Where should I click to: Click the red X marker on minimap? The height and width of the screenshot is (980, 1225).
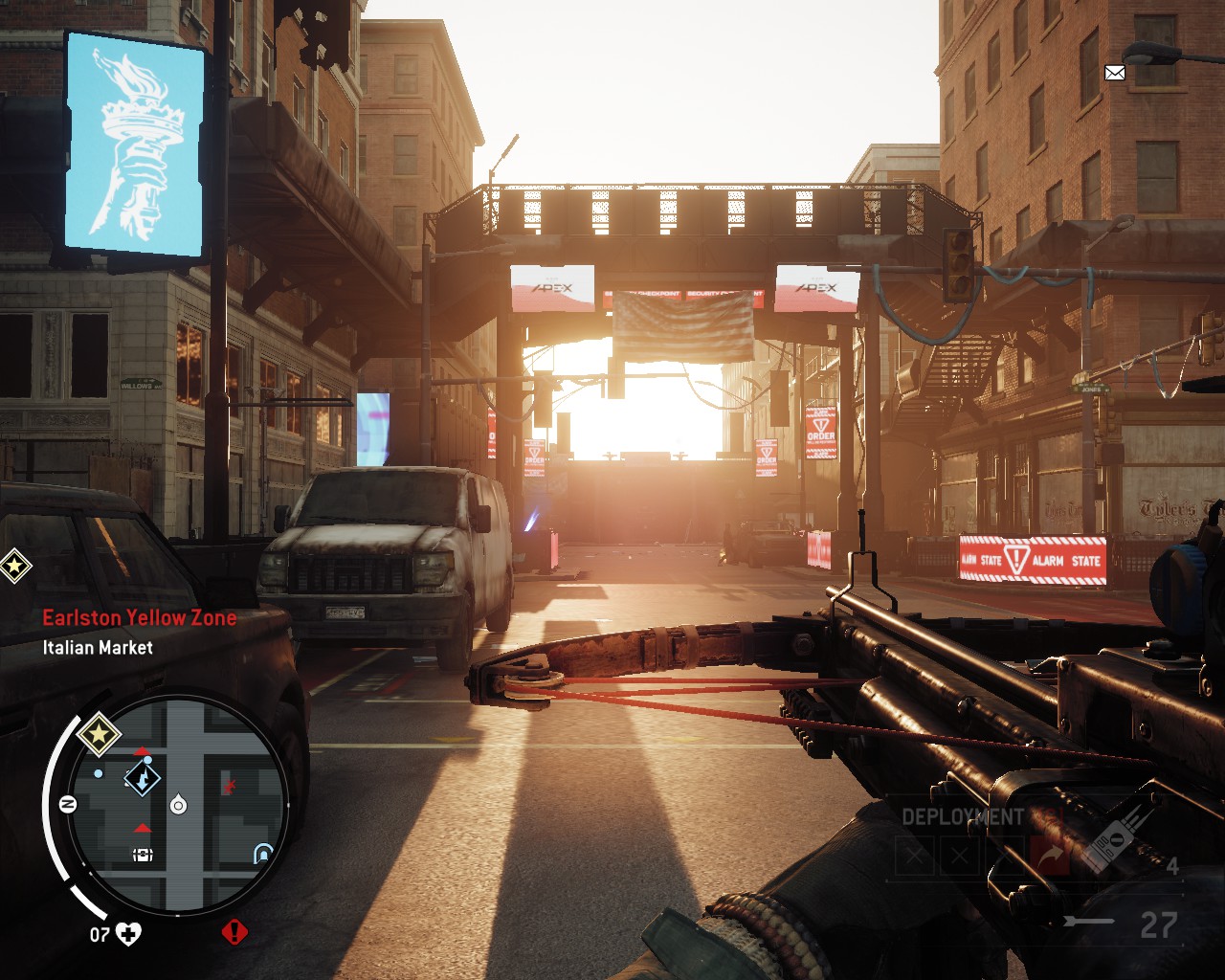230,787
